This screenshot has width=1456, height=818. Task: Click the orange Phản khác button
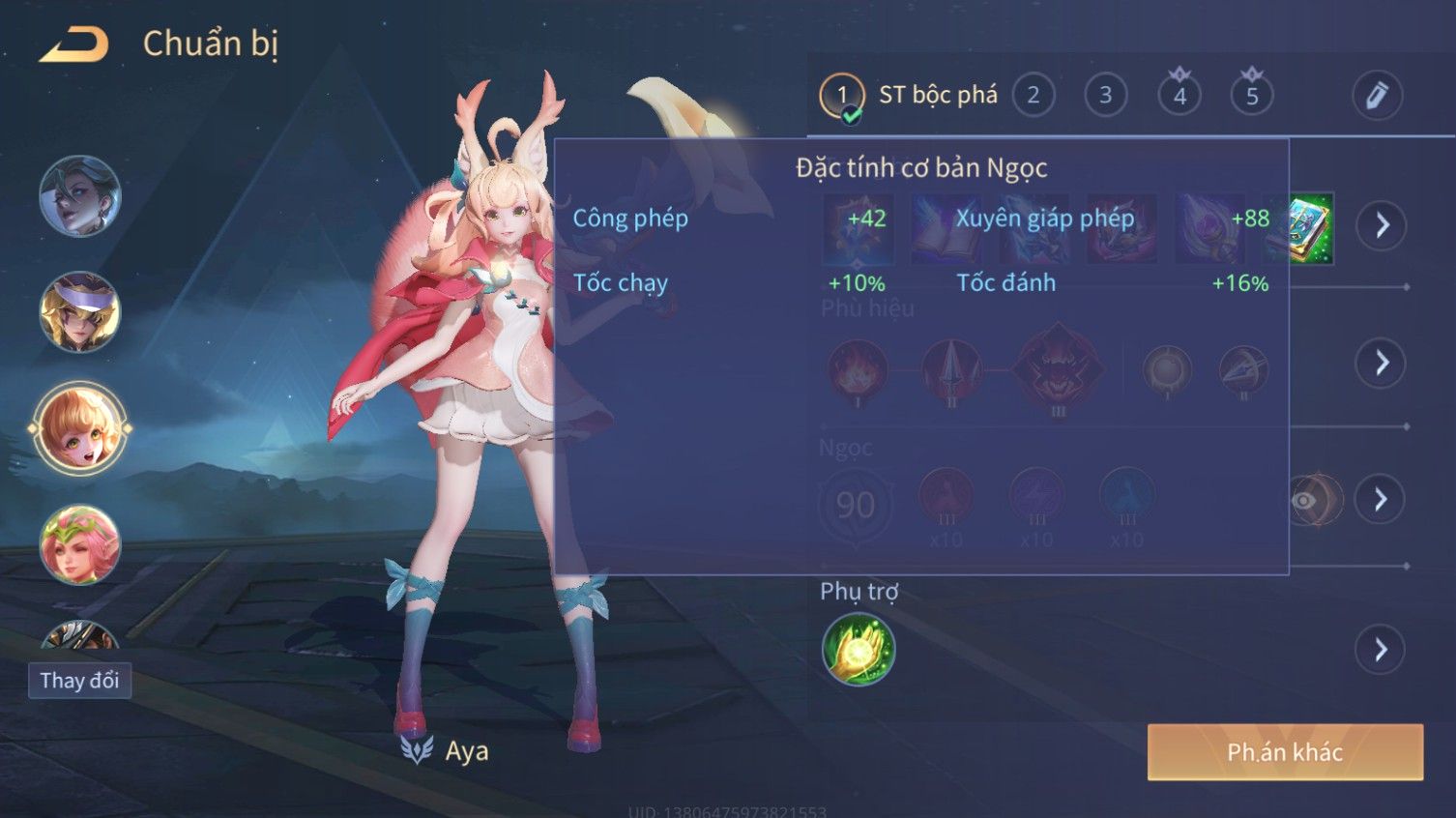pos(1285,752)
